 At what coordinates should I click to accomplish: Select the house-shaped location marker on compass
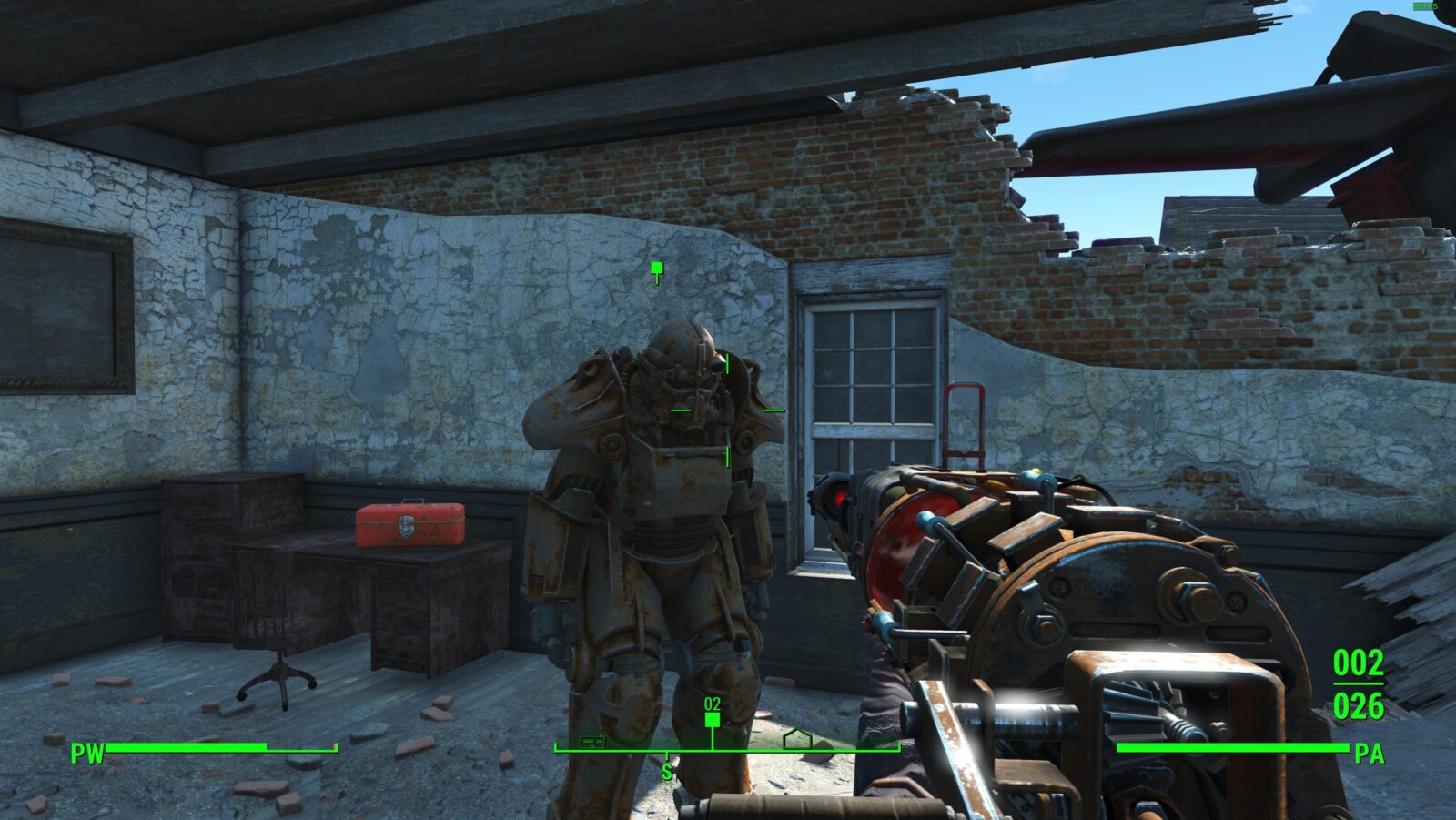pyautogui.click(x=797, y=738)
